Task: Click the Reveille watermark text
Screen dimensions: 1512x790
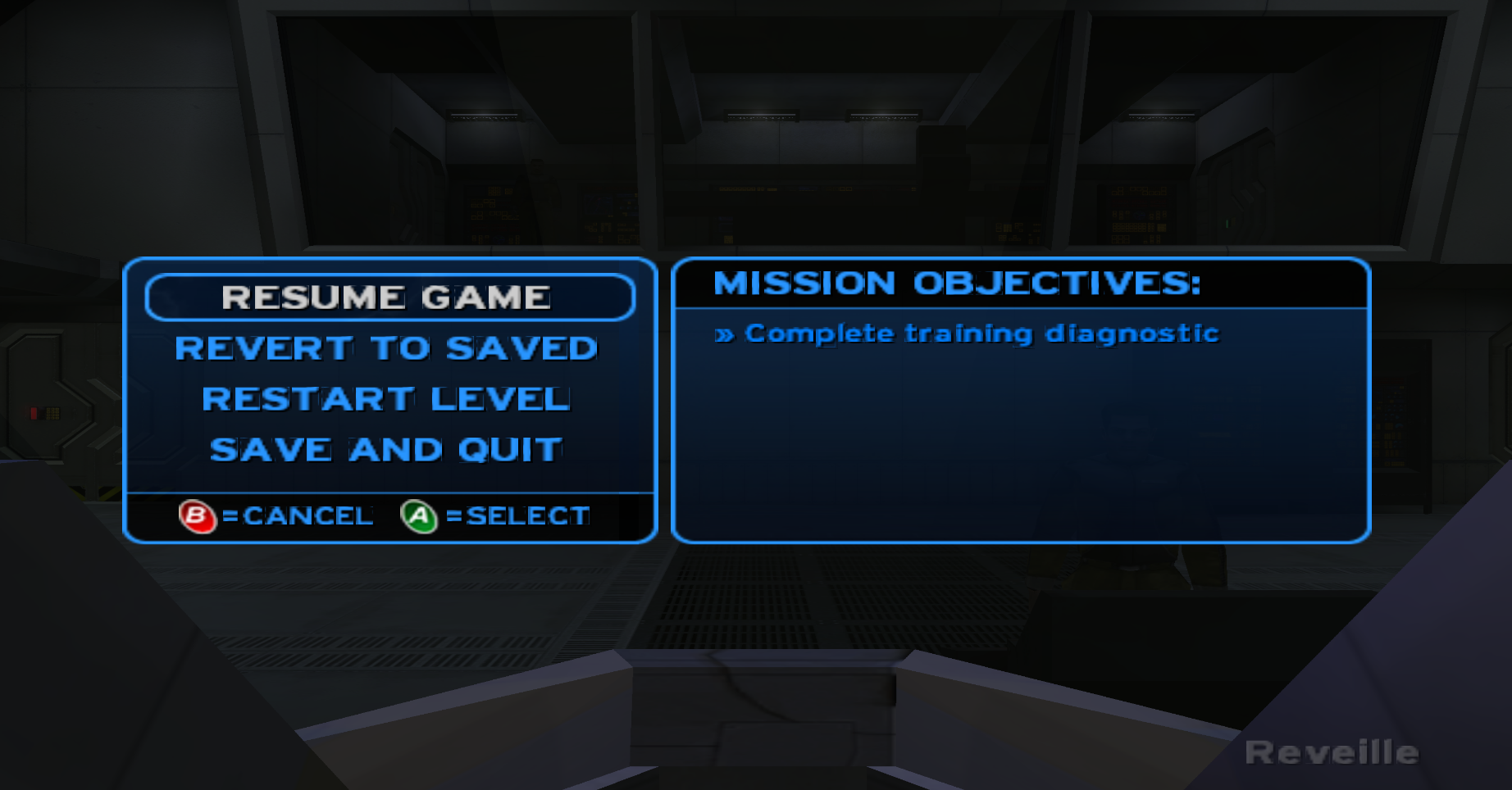Action: pyautogui.click(x=1332, y=750)
